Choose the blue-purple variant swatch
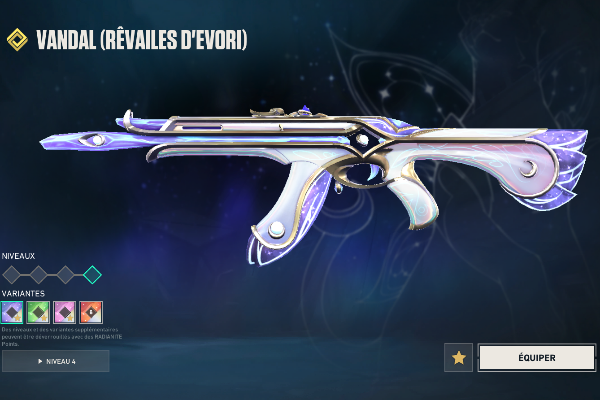This screenshot has height=400, width=600. (13, 312)
